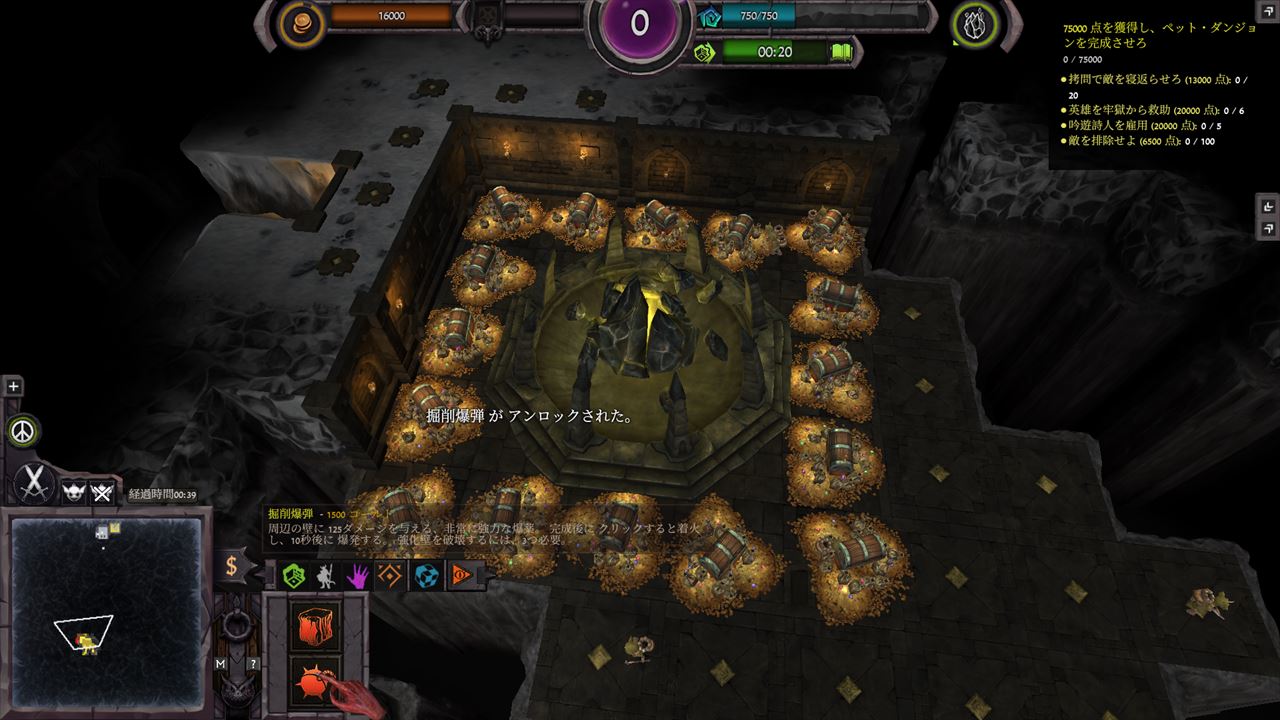The image size is (1280, 720).
Task: Switch to the purple hand tab
Action: [358, 575]
